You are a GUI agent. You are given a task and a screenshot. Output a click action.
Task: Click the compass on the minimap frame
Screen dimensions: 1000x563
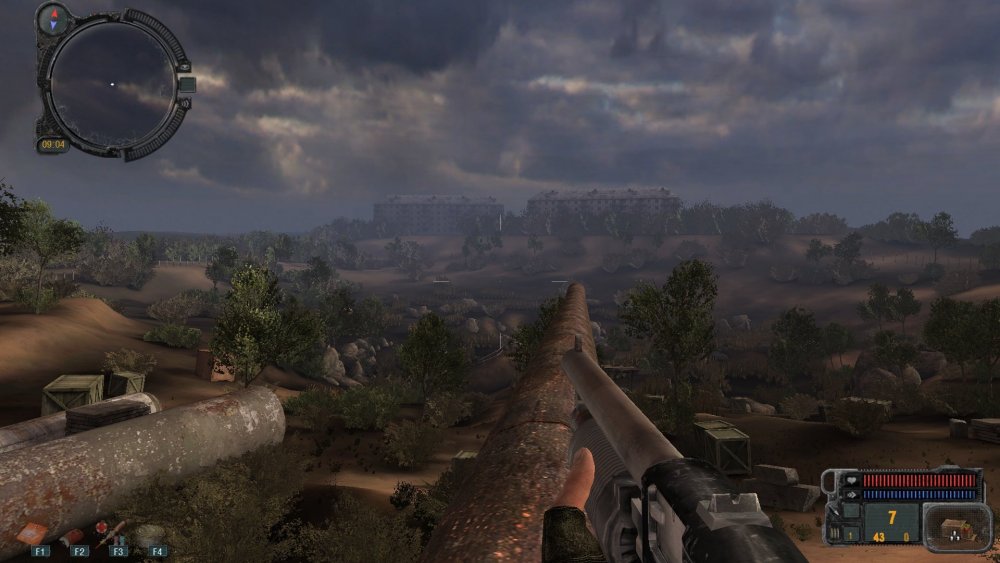(x=53, y=17)
